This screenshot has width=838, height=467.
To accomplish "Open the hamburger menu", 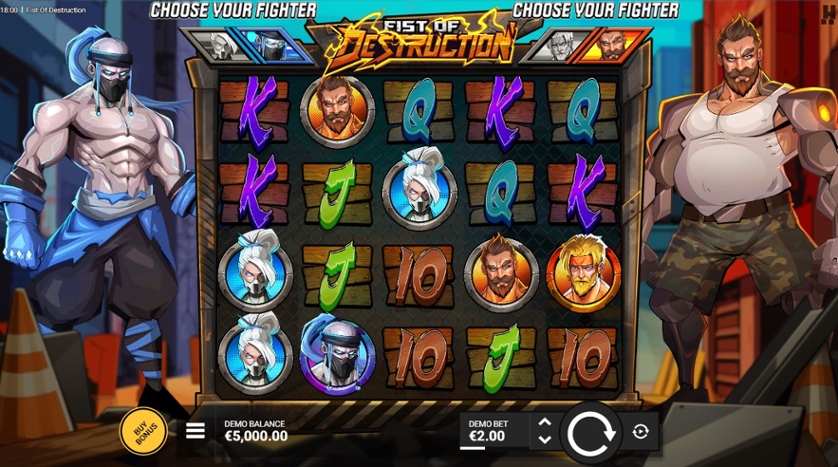I will [196, 431].
